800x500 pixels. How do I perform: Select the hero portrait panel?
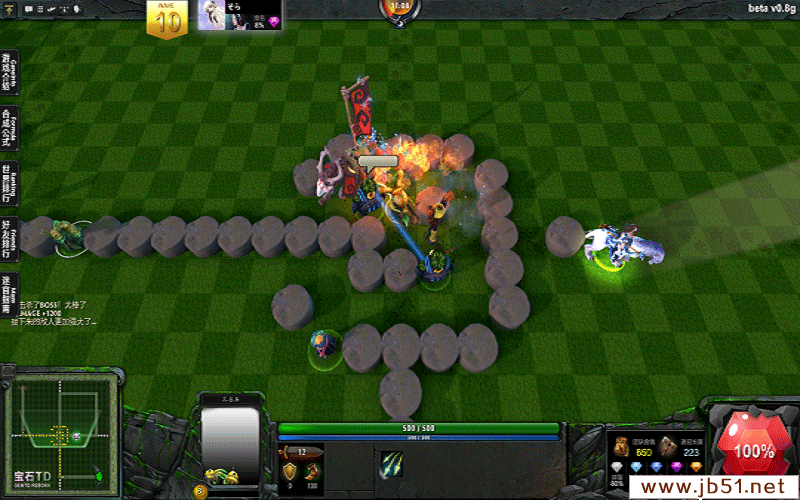coord(230,440)
